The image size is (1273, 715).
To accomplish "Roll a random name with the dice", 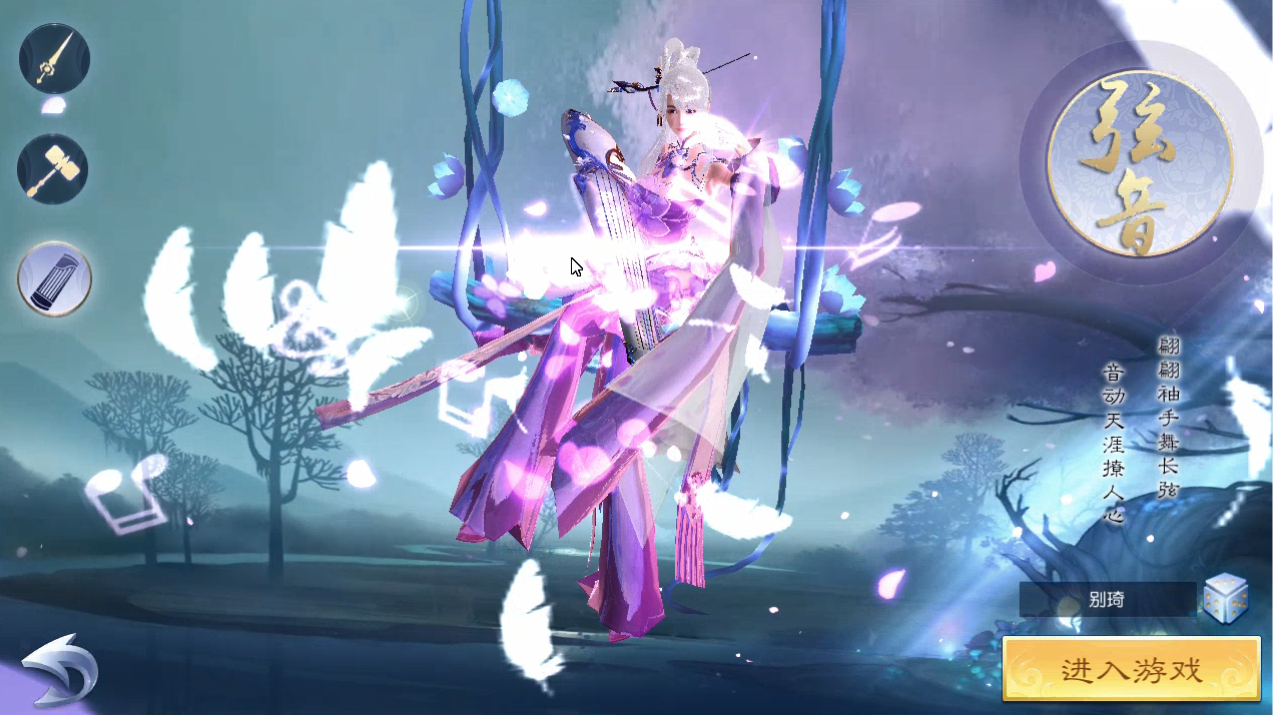I will 1225,600.
